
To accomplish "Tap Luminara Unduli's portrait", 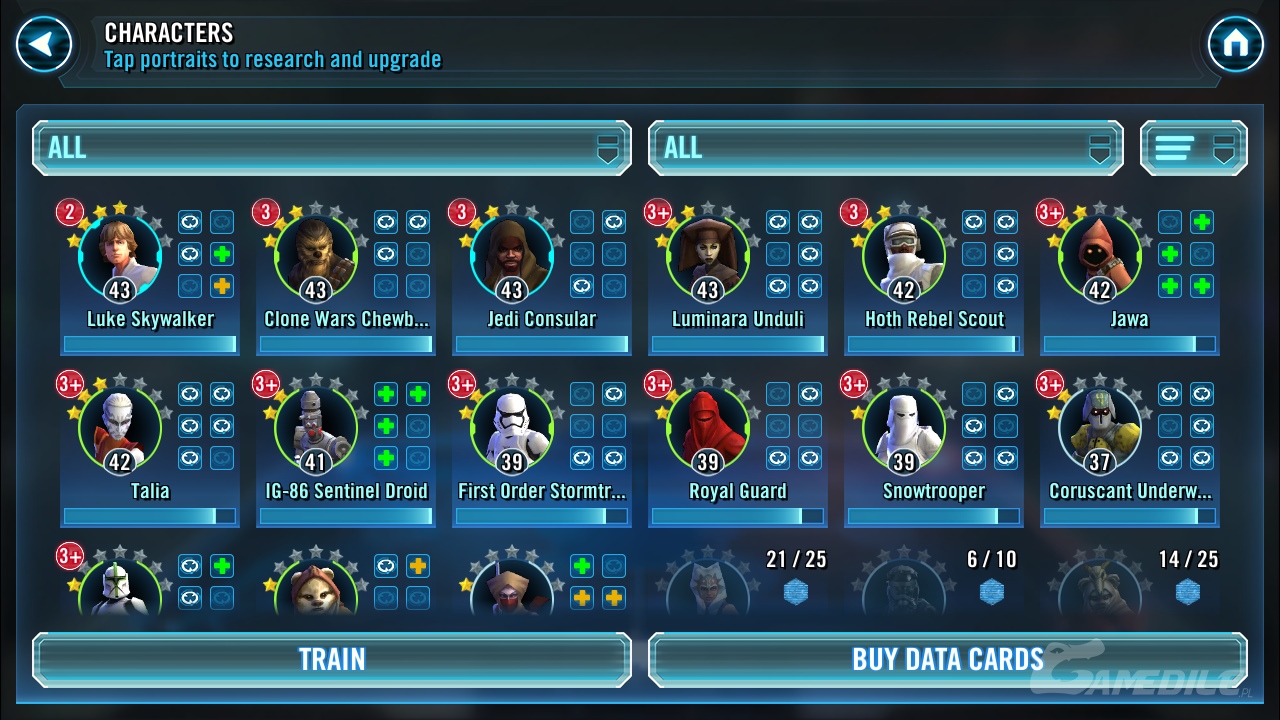I will pyautogui.click(x=708, y=257).
